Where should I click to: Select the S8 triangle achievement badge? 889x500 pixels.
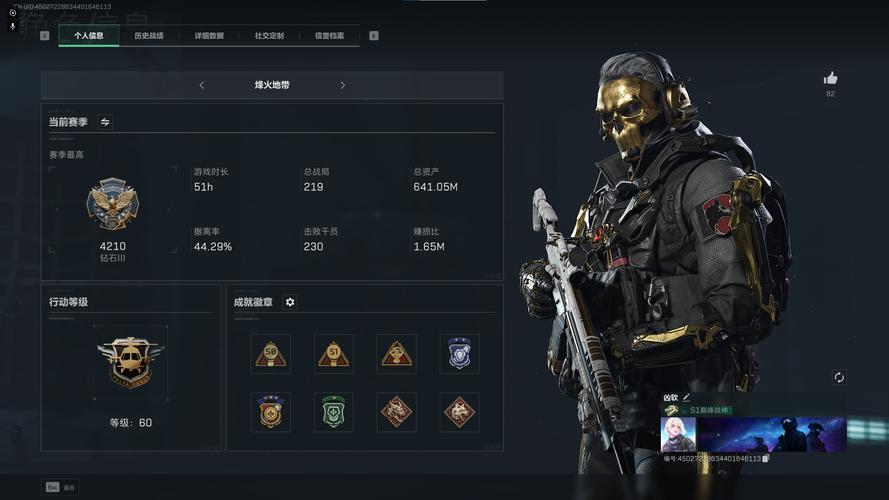click(x=270, y=353)
